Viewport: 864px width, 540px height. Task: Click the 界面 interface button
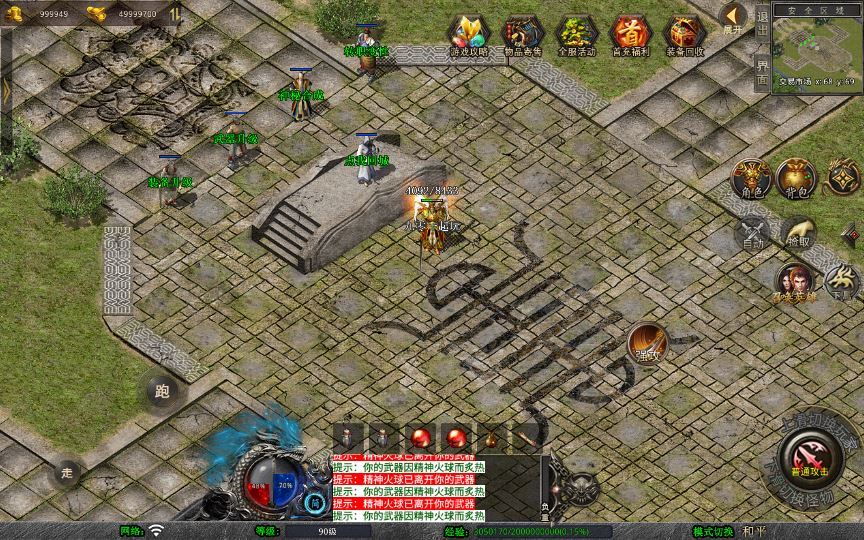tap(763, 71)
